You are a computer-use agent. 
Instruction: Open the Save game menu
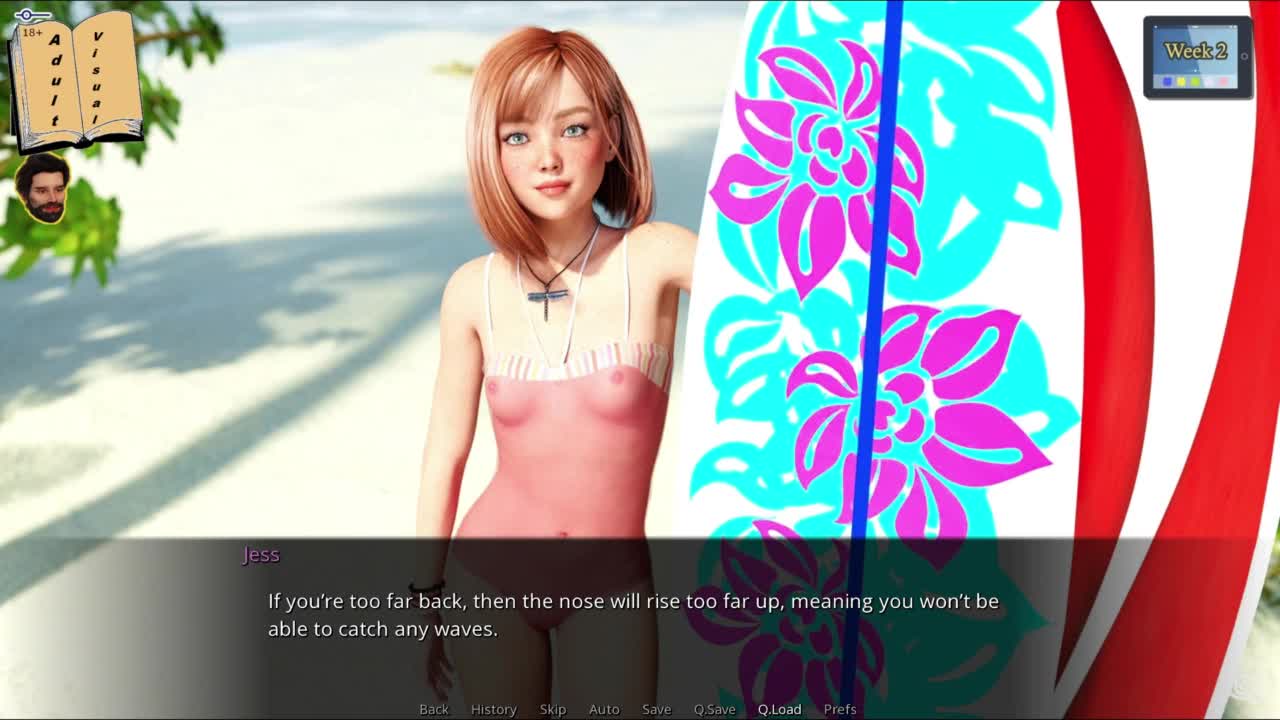click(656, 709)
